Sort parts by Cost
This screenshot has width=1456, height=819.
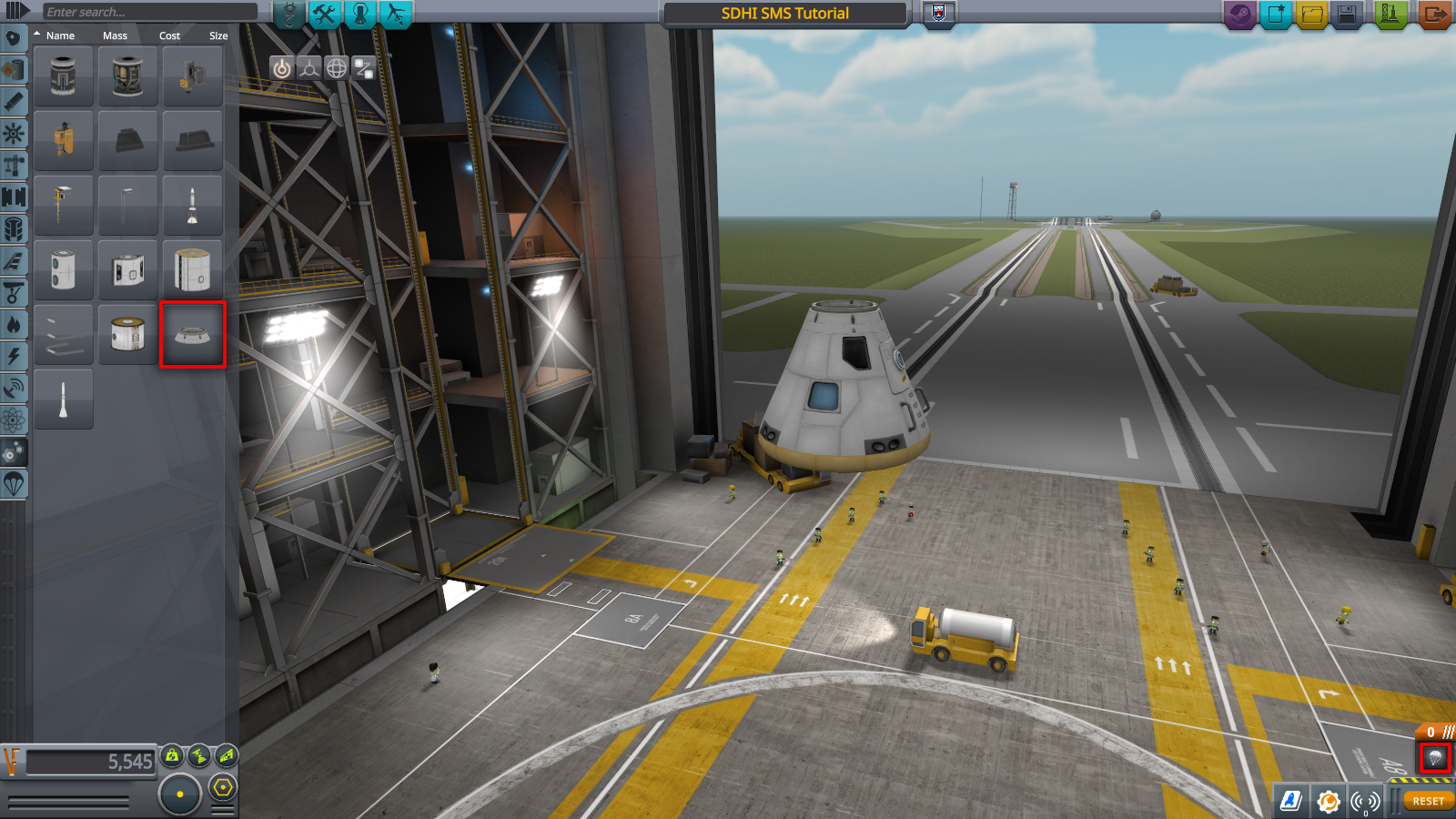169,35
